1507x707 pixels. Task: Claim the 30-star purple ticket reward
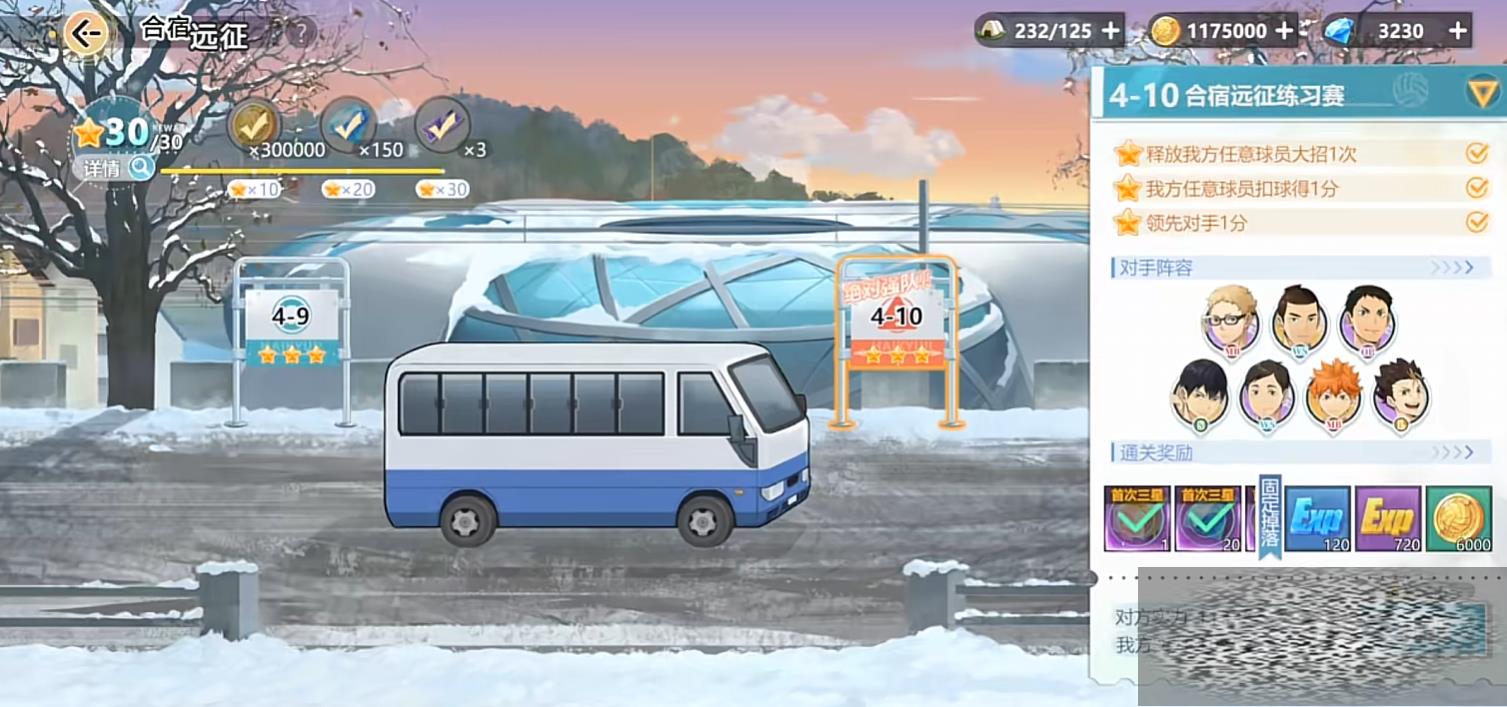click(x=442, y=125)
